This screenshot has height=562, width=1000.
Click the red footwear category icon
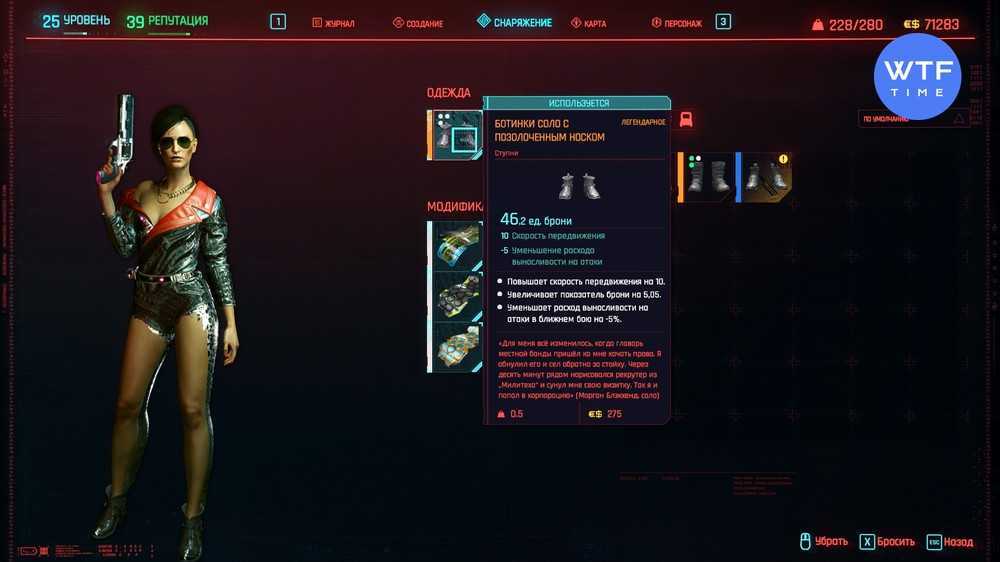click(686, 120)
